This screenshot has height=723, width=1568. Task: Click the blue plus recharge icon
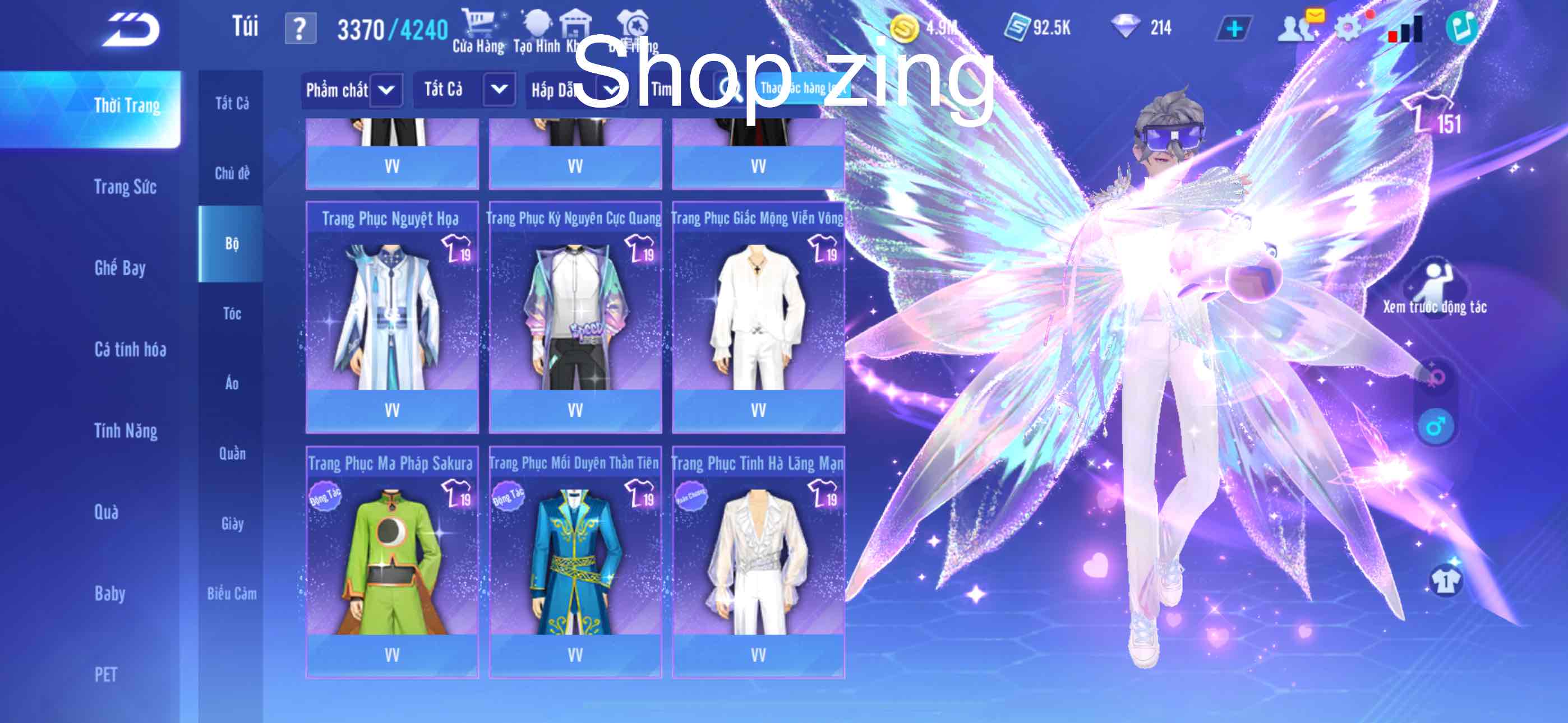pyautogui.click(x=1234, y=27)
